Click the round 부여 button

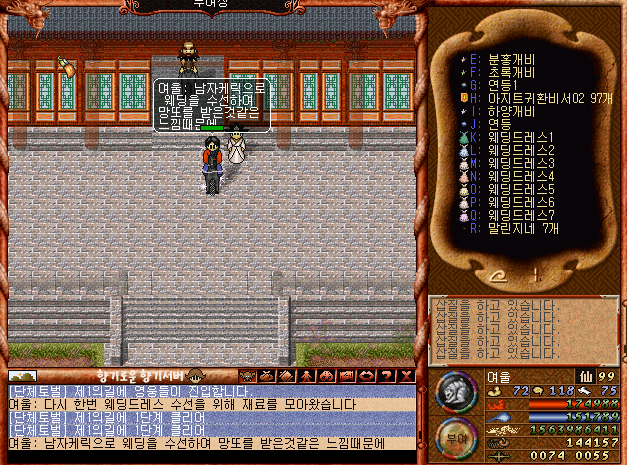(x=453, y=436)
